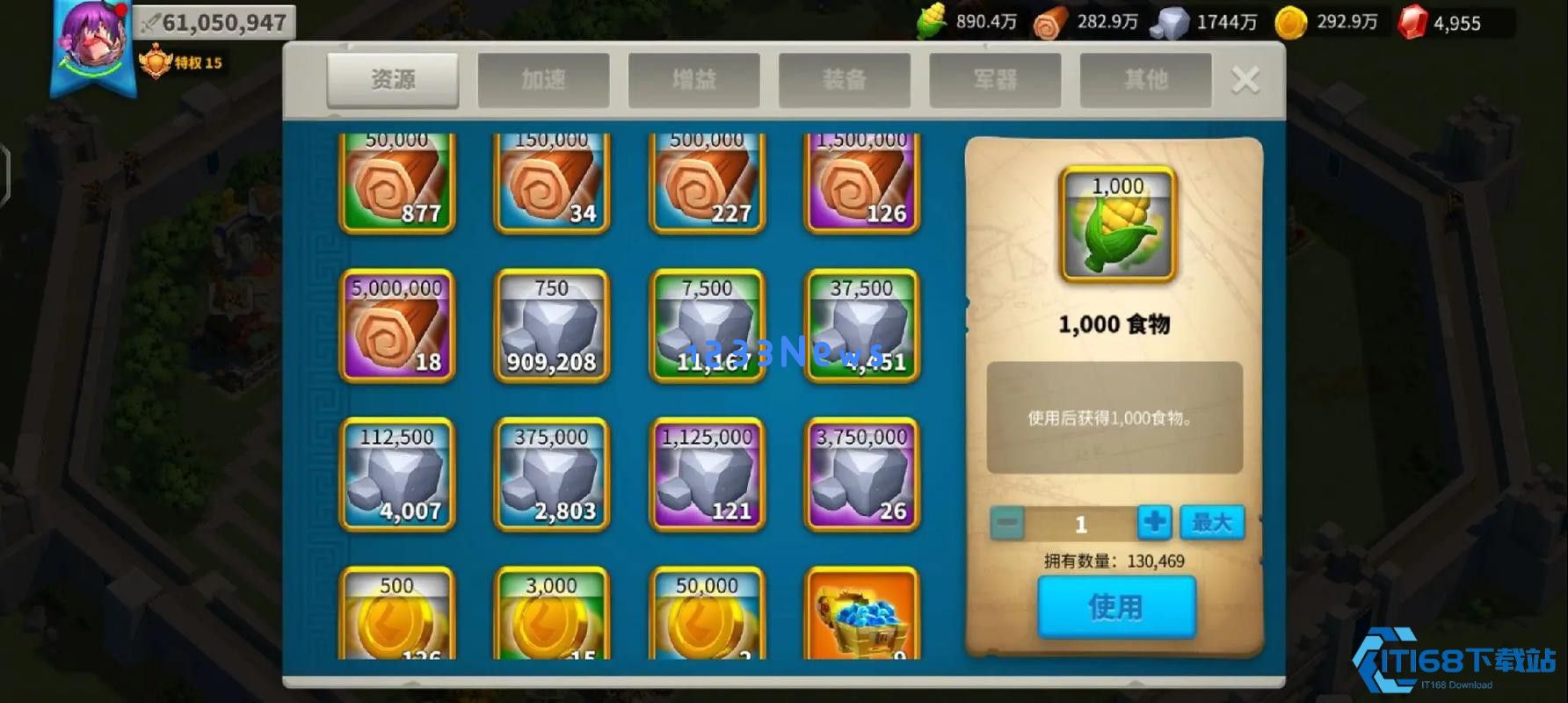Open the 加速 tab
Image resolution: width=1568 pixels, height=703 pixels.
(x=542, y=79)
